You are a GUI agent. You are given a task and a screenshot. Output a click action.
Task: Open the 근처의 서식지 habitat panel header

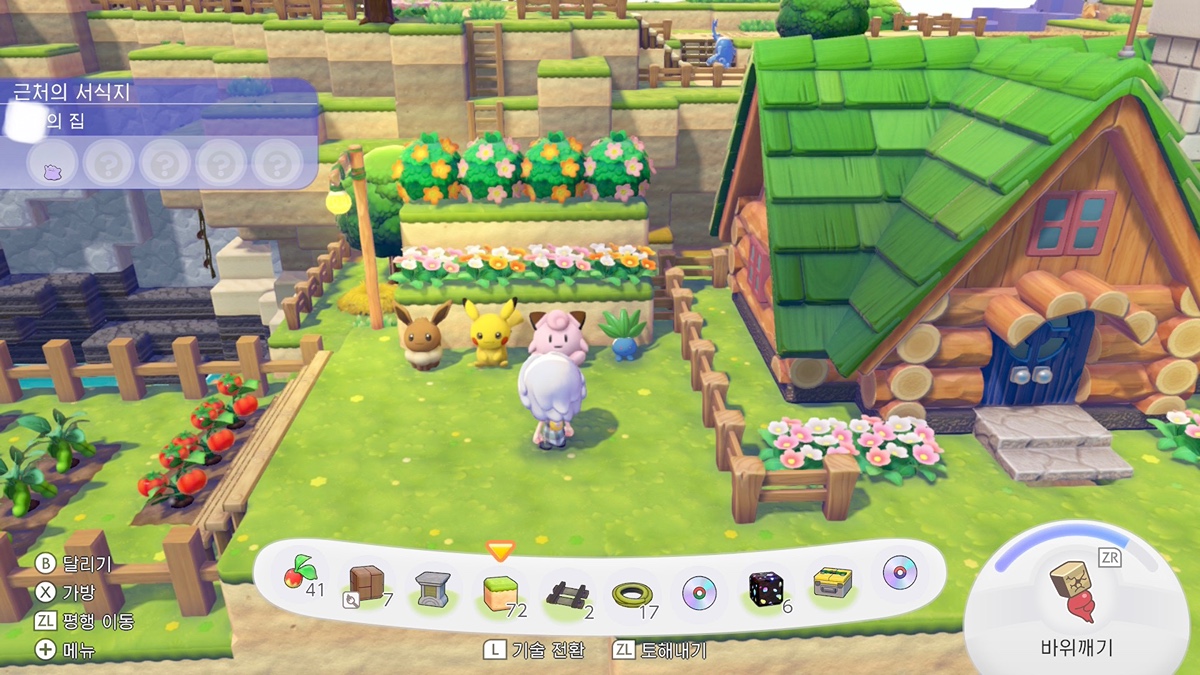(72, 94)
